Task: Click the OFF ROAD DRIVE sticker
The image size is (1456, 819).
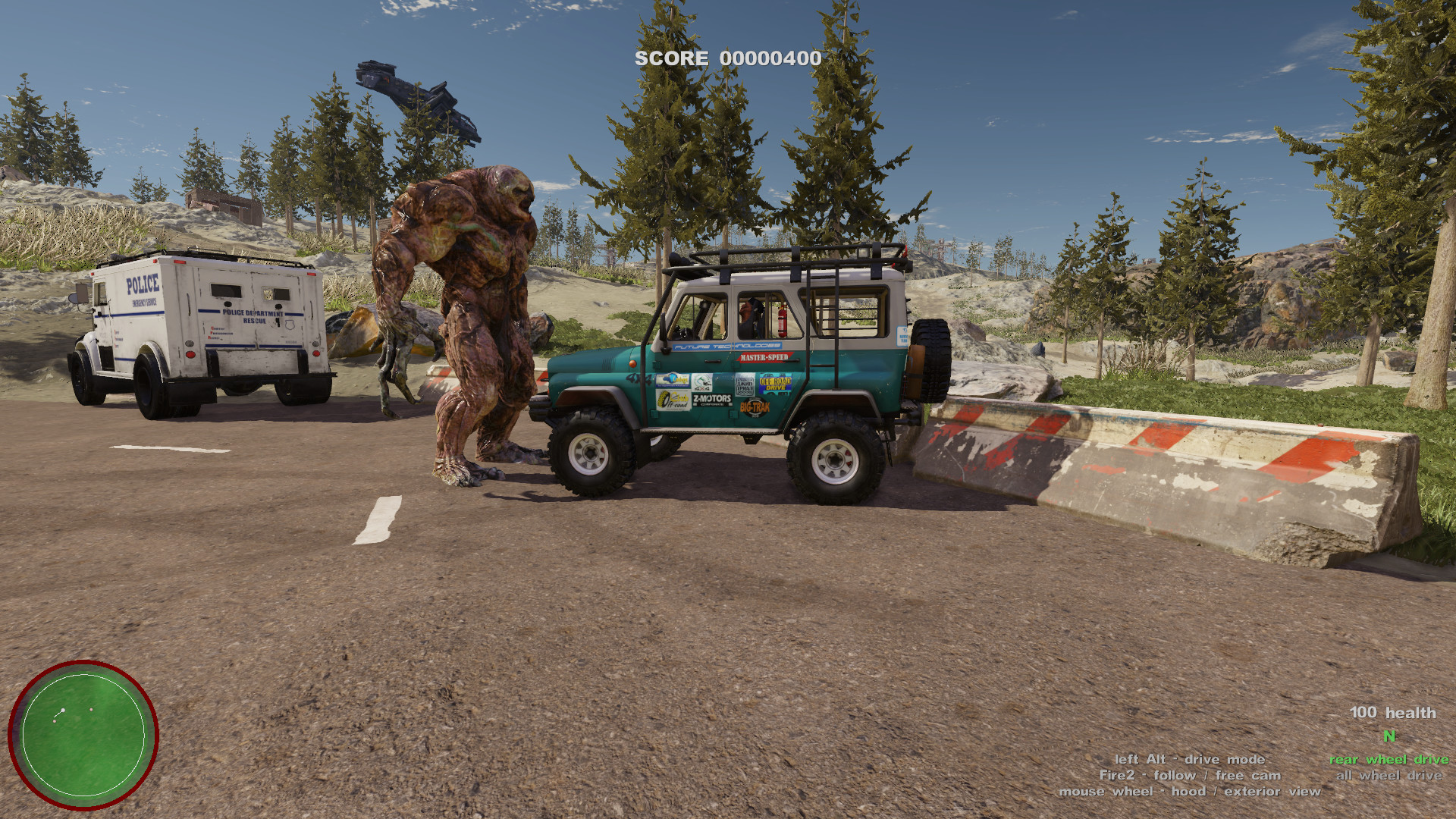Action: [x=775, y=383]
